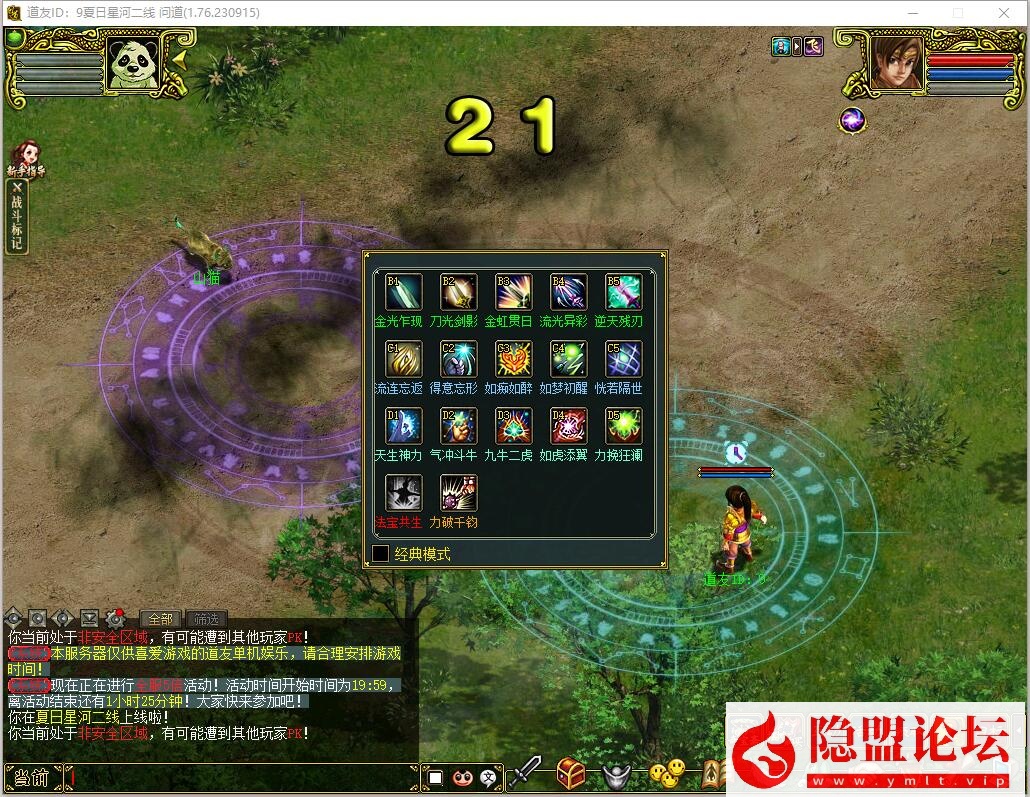Open the 筛选 chat filter tab
Viewport: 1030px width, 797px height.
pos(206,619)
